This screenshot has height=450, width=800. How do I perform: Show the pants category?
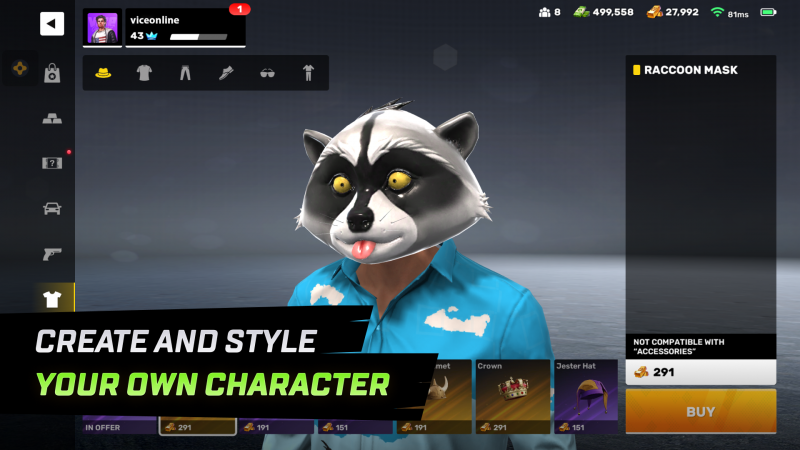185,73
